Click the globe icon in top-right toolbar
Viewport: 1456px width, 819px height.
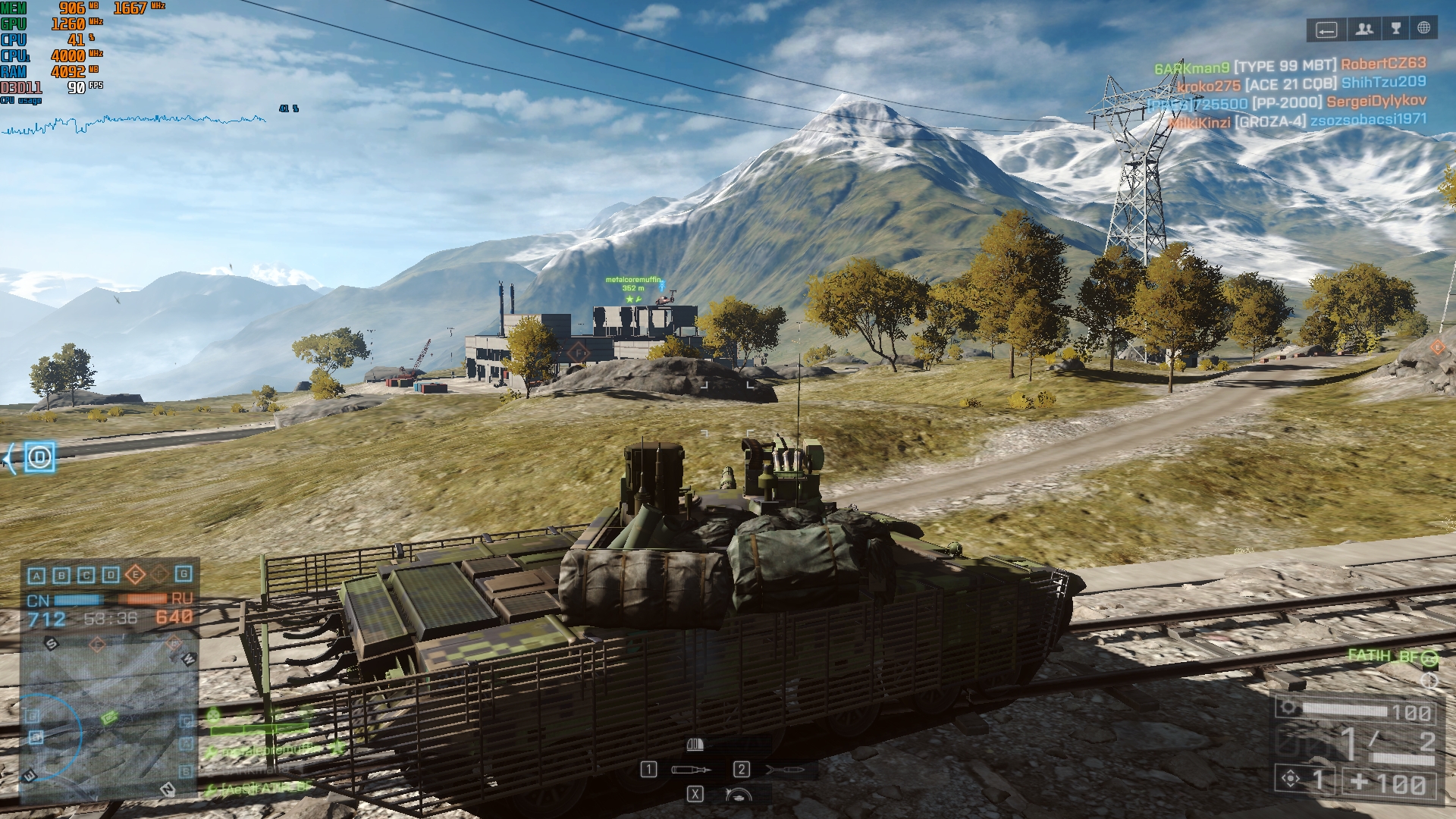[x=1423, y=29]
